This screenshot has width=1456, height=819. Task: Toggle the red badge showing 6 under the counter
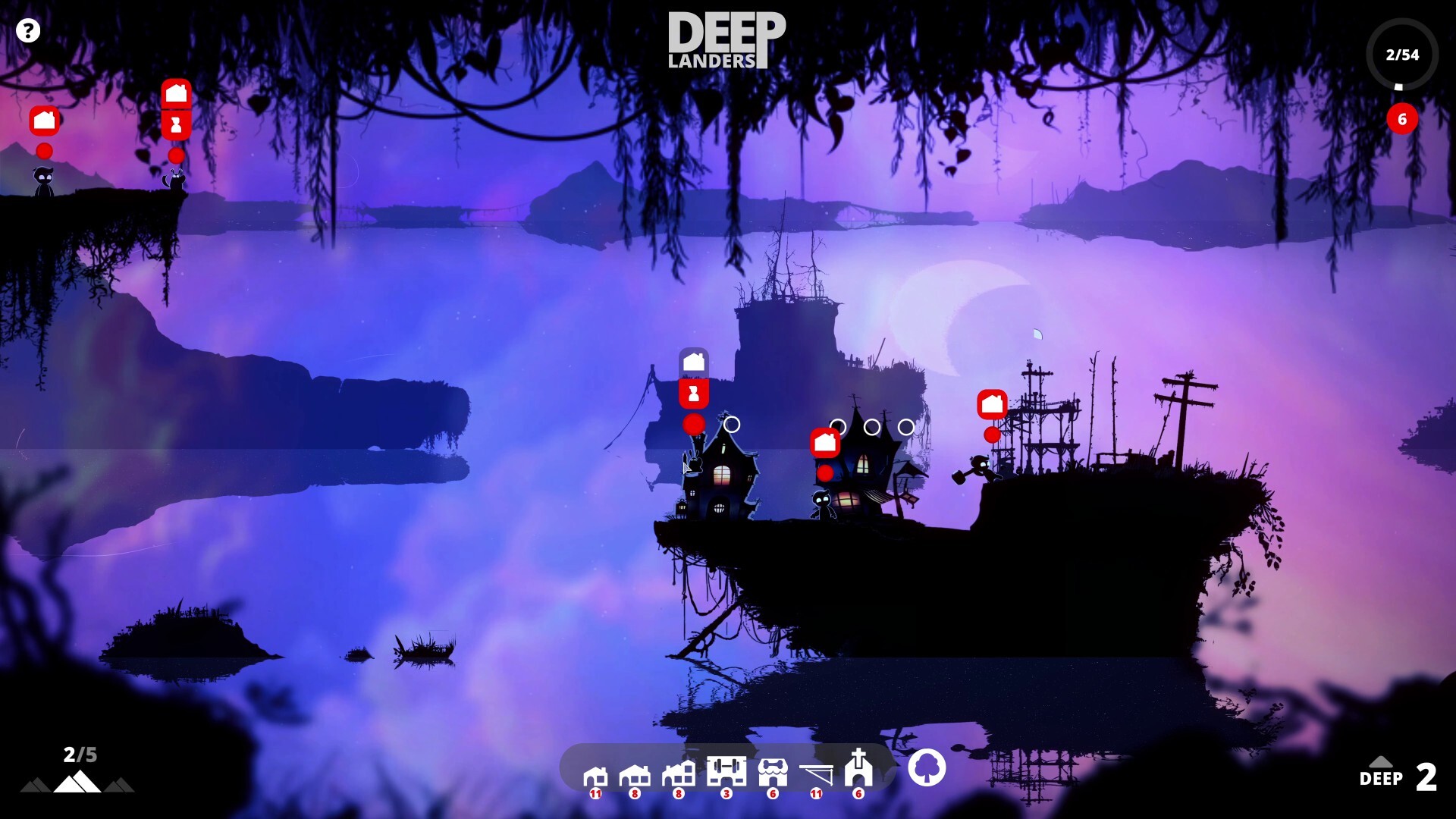(1402, 119)
